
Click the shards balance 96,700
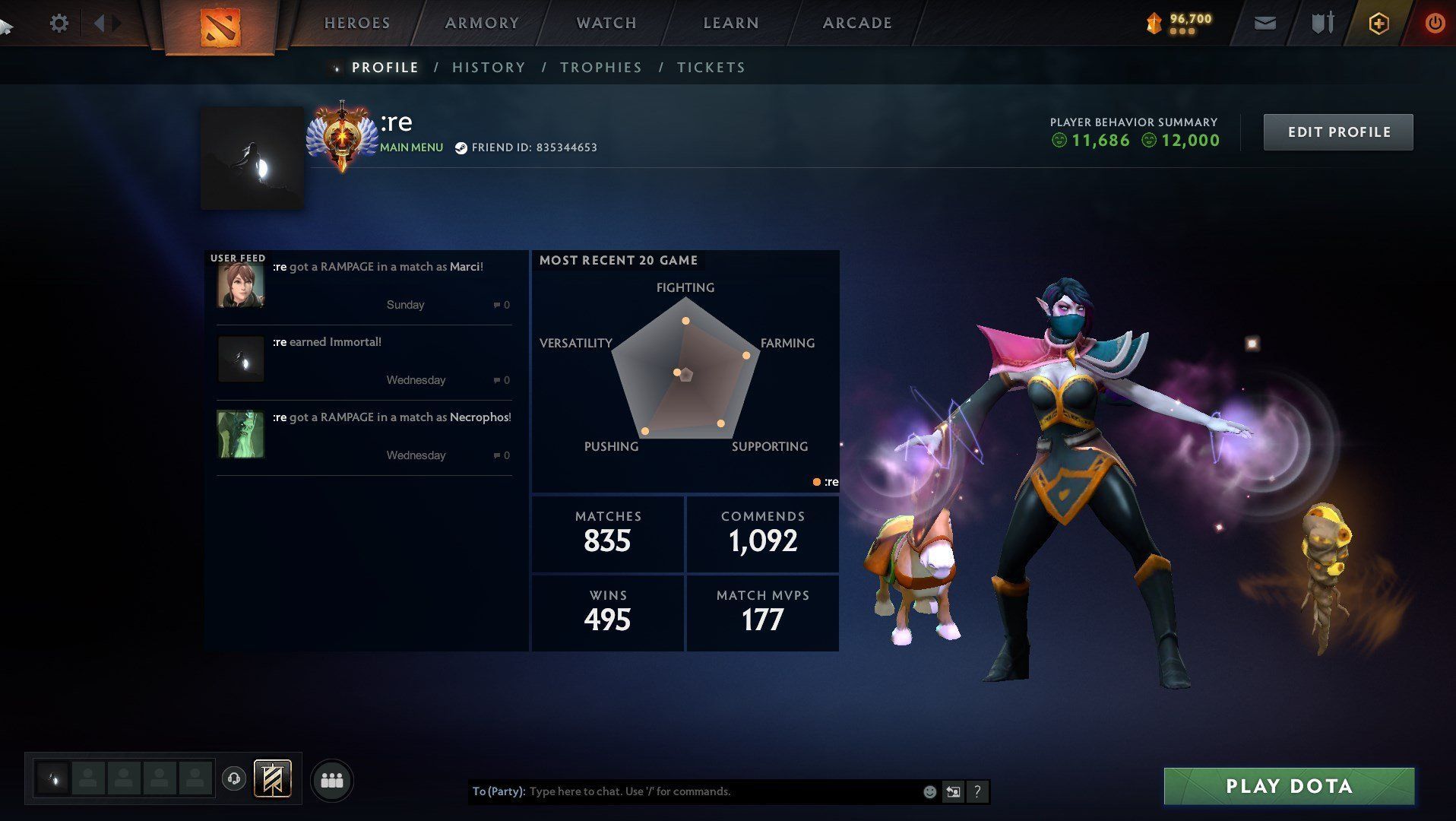1180,23
